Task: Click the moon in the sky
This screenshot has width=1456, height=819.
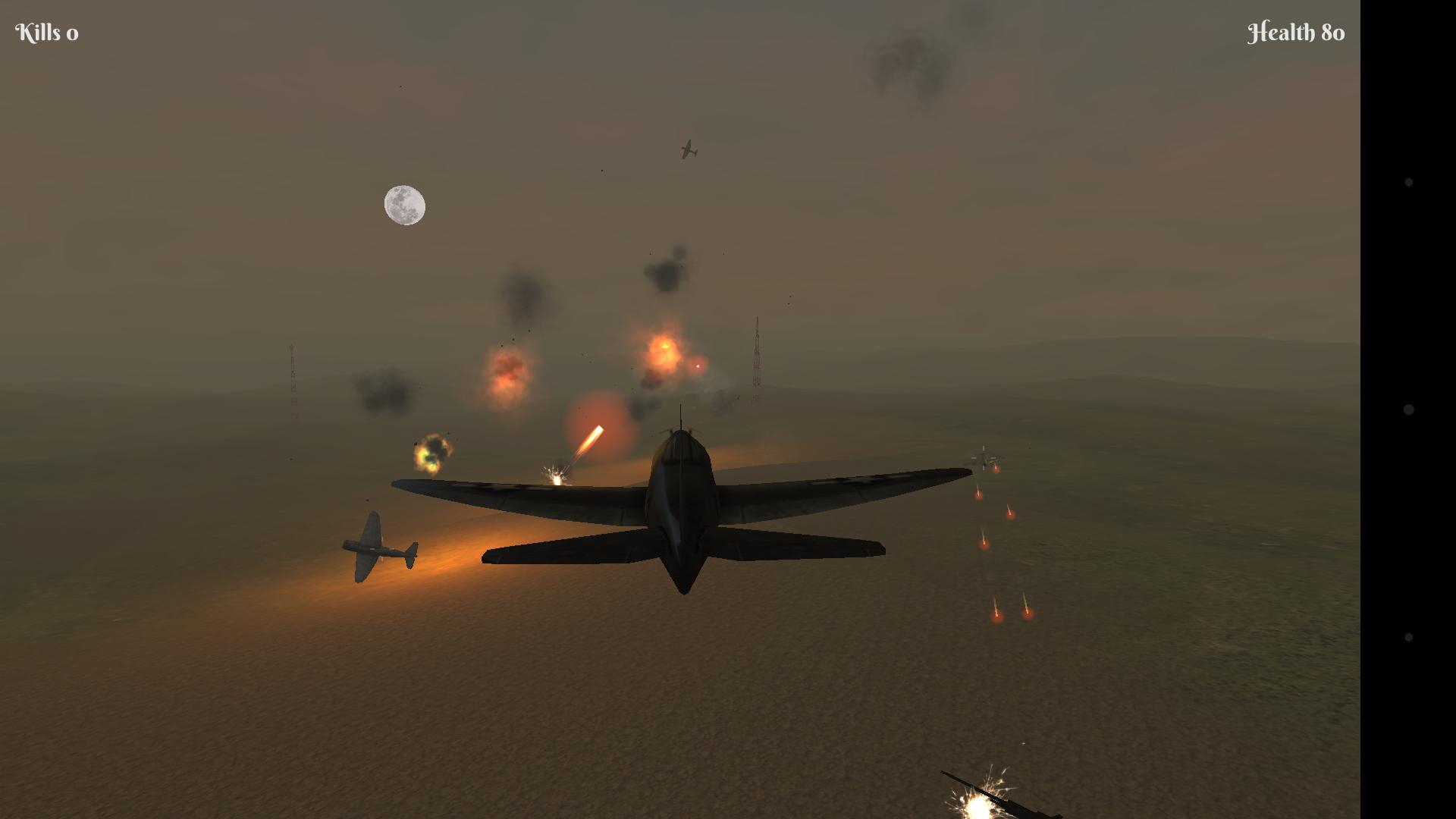Action: (404, 205)
